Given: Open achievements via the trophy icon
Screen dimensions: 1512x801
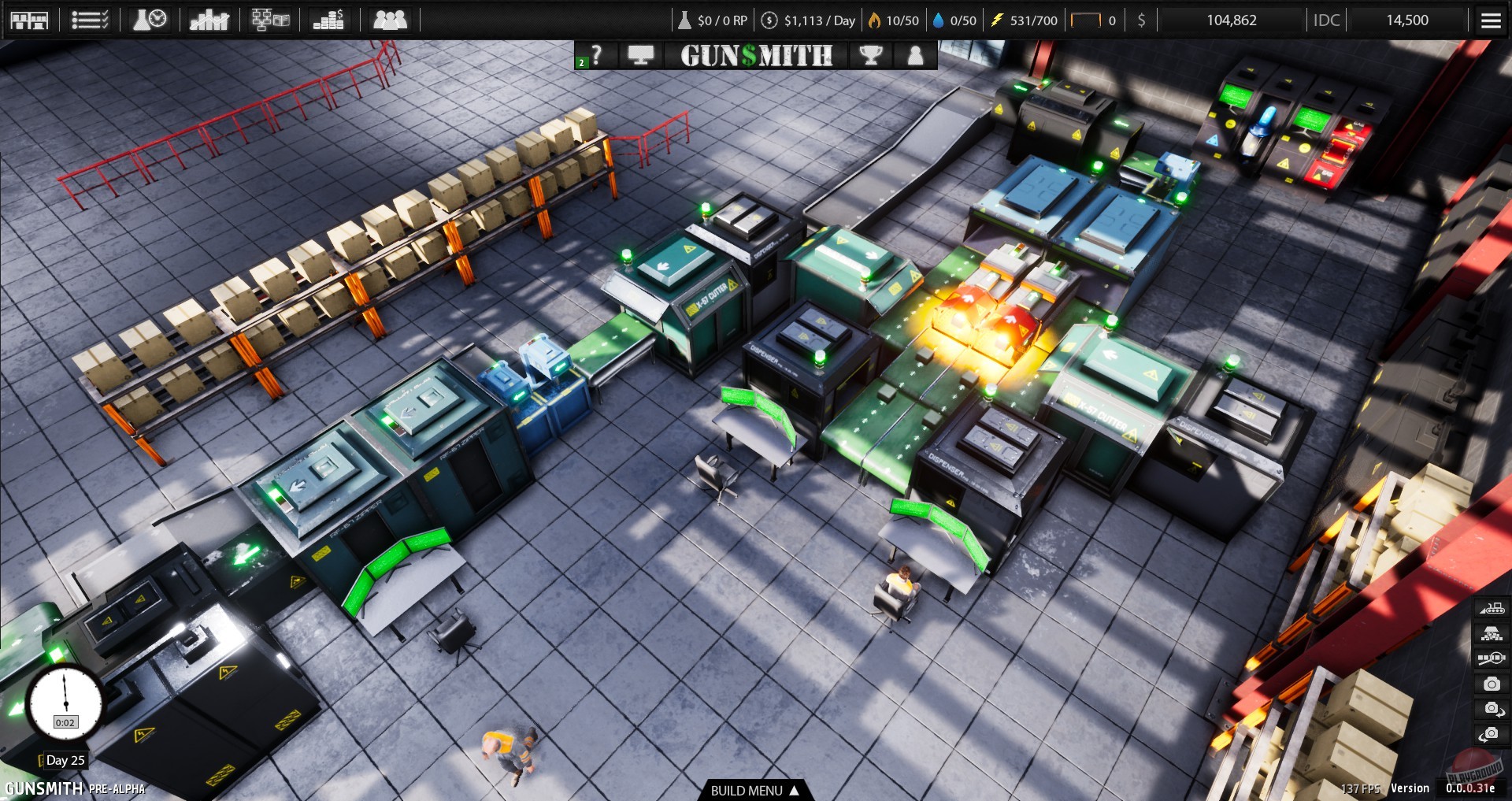Looking at the screenshot, I should 871,55.
